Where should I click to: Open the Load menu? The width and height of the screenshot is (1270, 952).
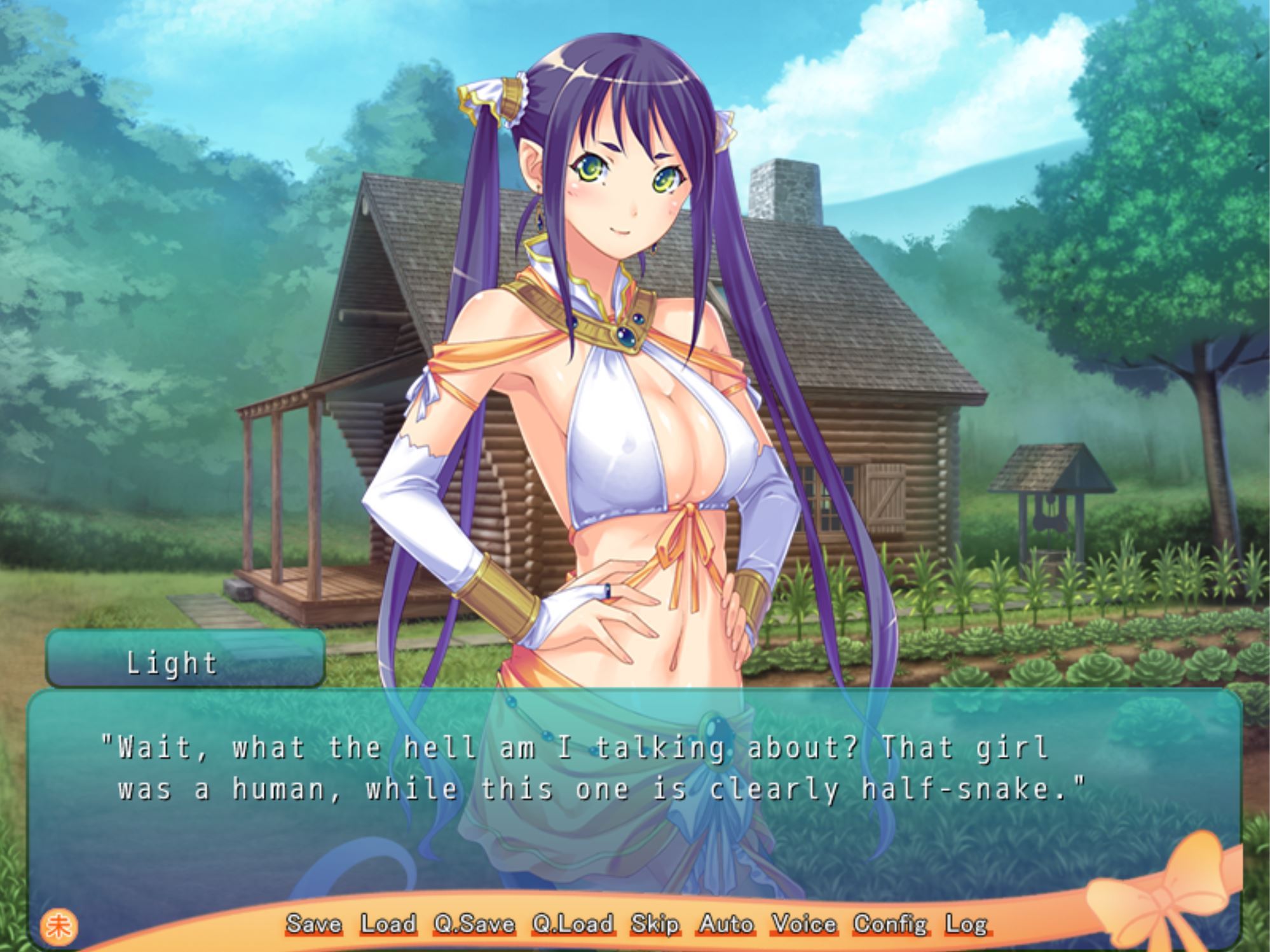[x=388, y=924]
